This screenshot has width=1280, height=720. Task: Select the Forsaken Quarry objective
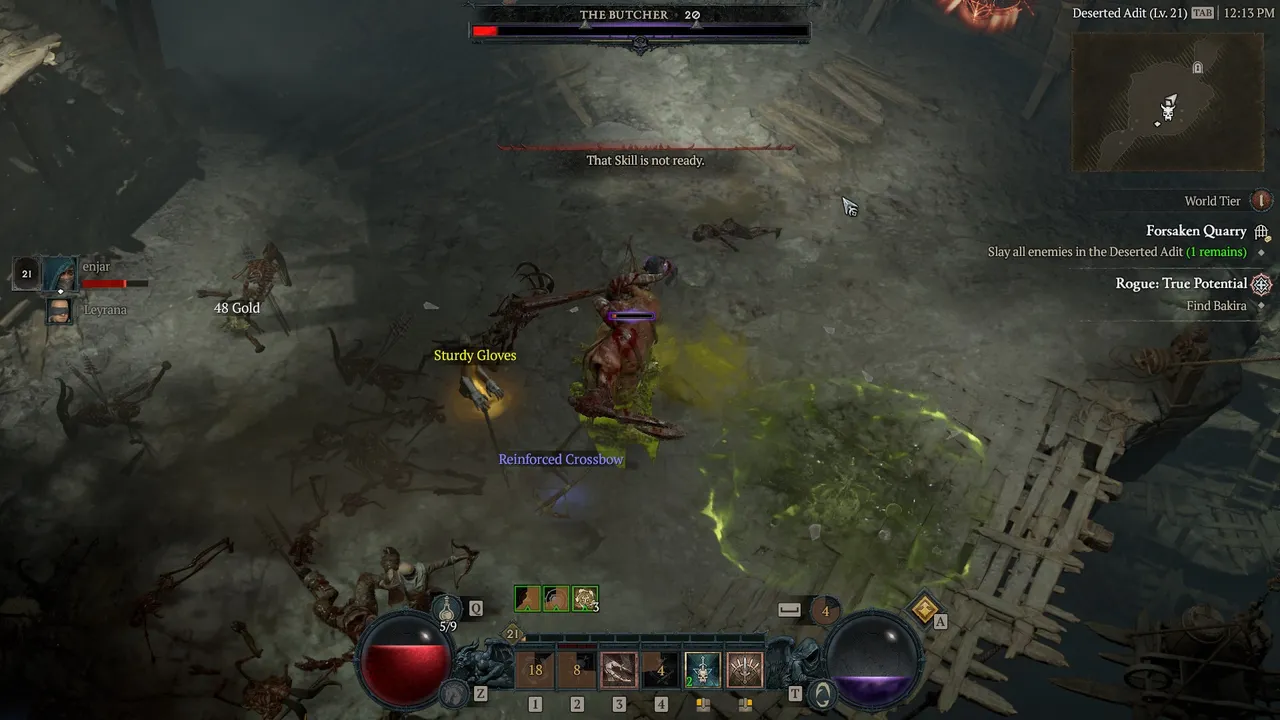pos(1196,231)
